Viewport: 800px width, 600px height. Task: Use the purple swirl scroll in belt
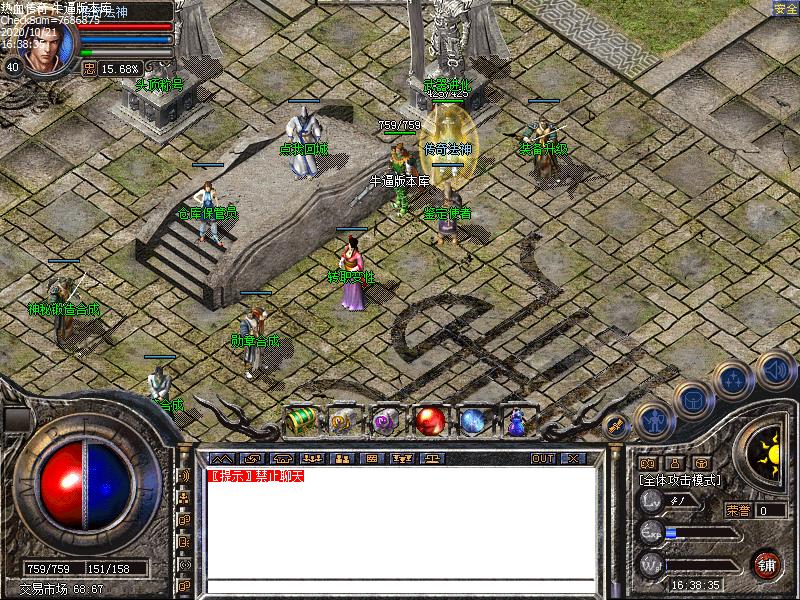(386, 421)
